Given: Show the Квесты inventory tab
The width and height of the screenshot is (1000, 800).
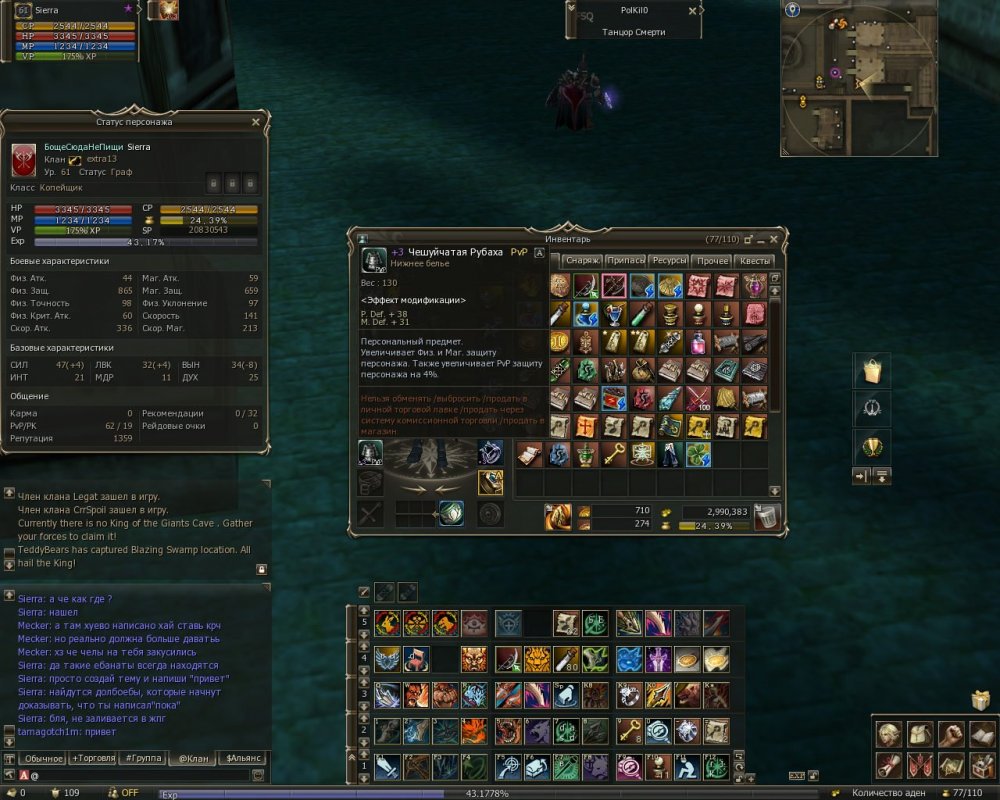Looking at the screenshot, I should (756, 260).
